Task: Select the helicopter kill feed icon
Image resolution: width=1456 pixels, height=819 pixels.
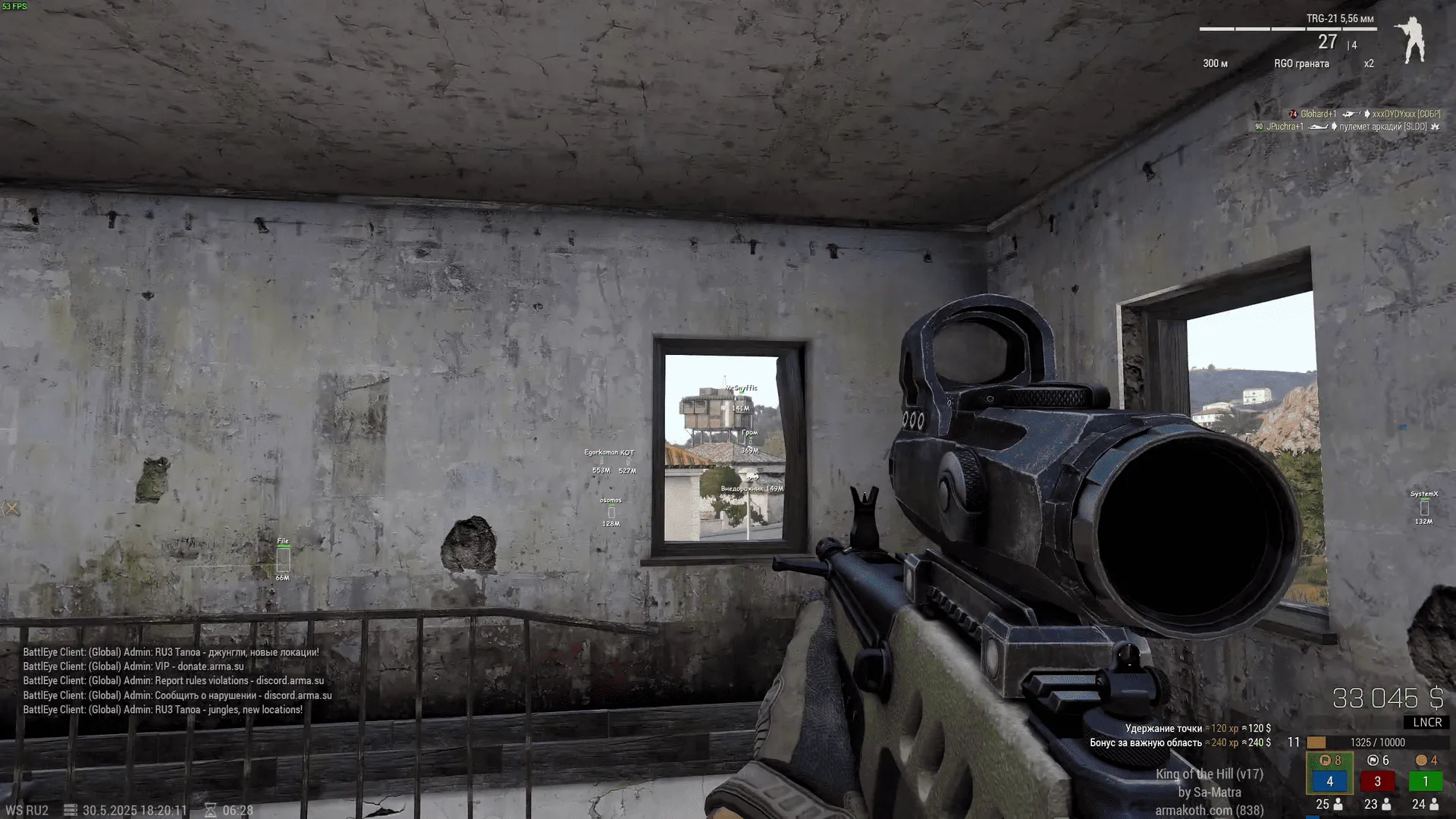Action: pyautogui.click(x=1352, y=115)
